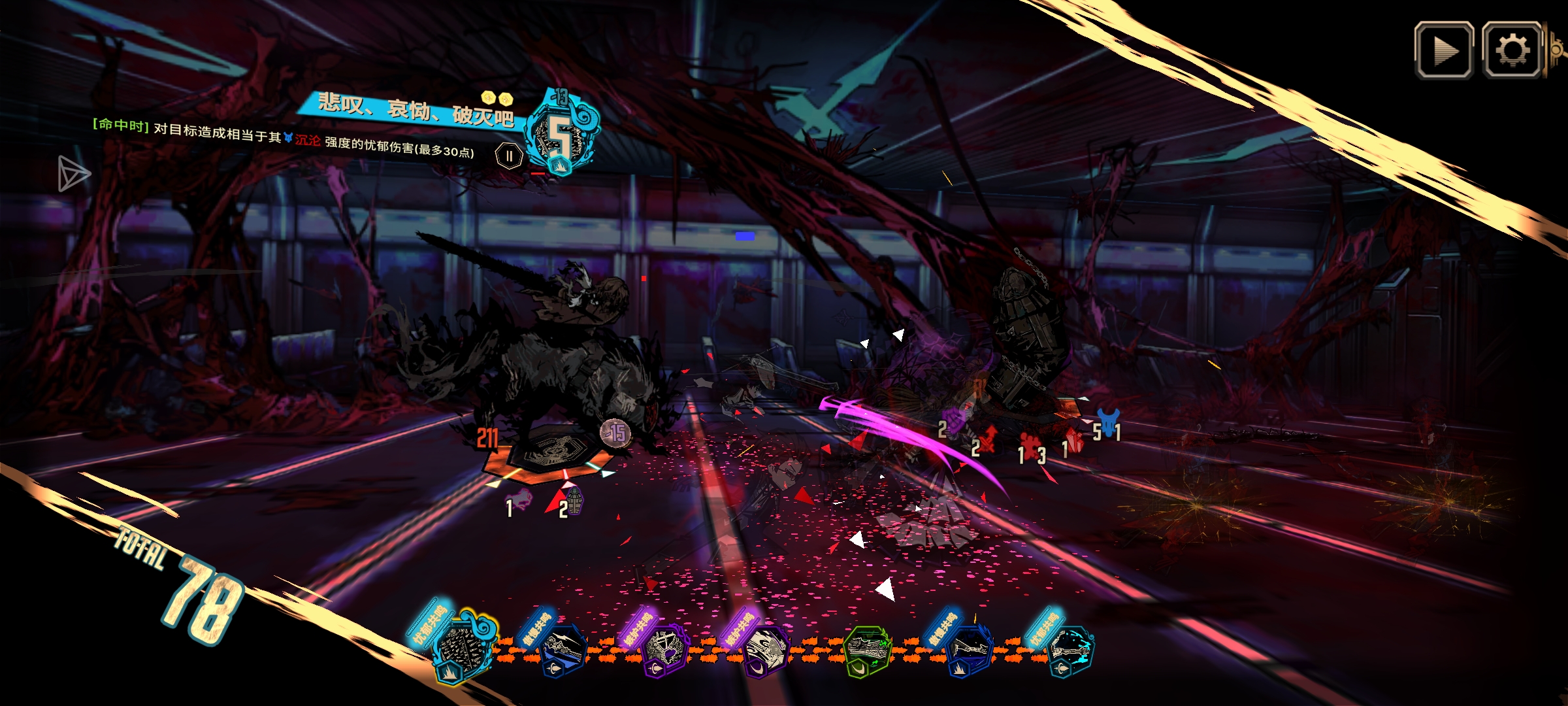Open settings via the gear button
Screen dimensions: 1568x706
point(1512,50)
